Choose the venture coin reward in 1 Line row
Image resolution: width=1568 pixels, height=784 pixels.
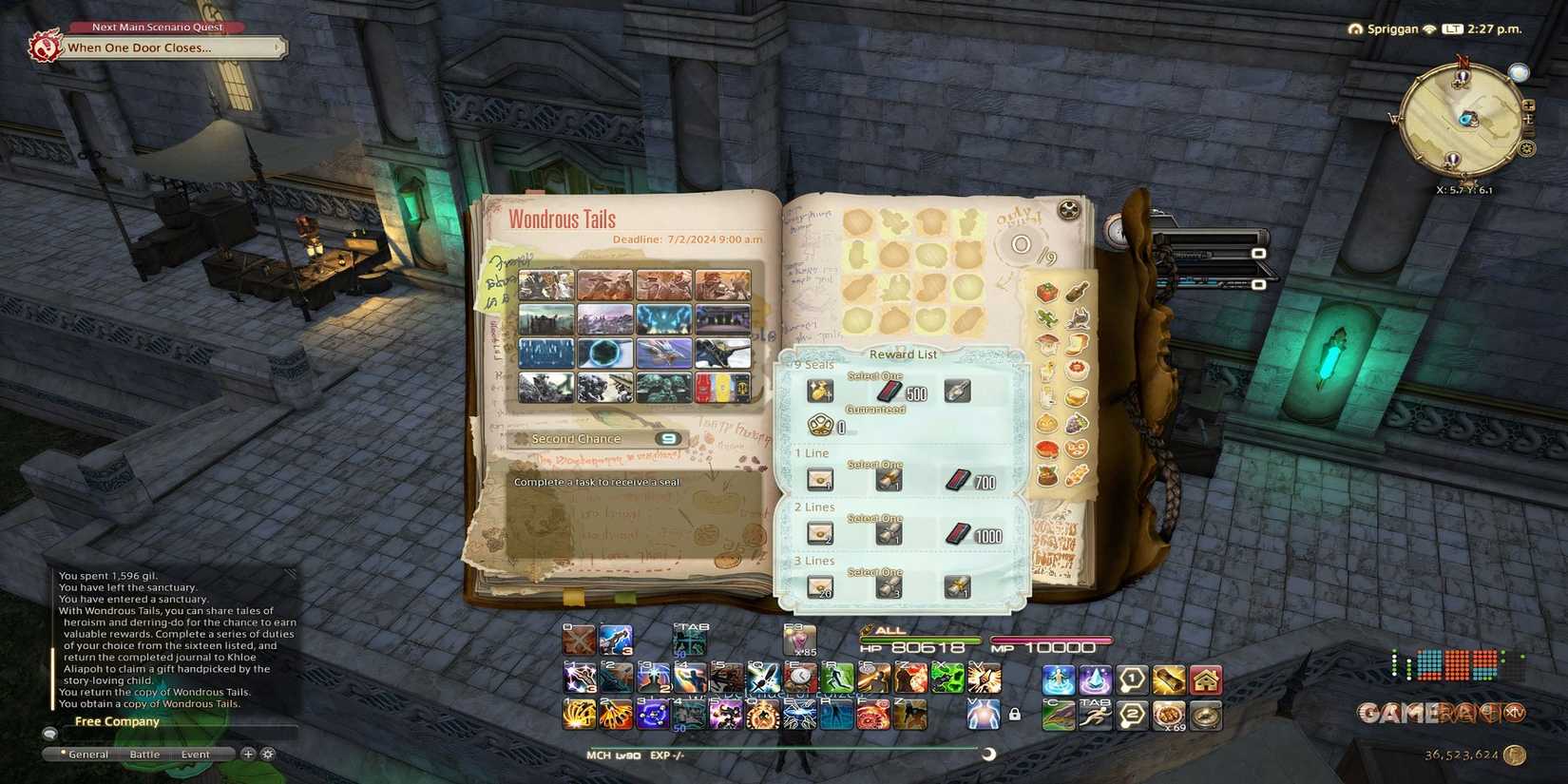pos(887,481)
